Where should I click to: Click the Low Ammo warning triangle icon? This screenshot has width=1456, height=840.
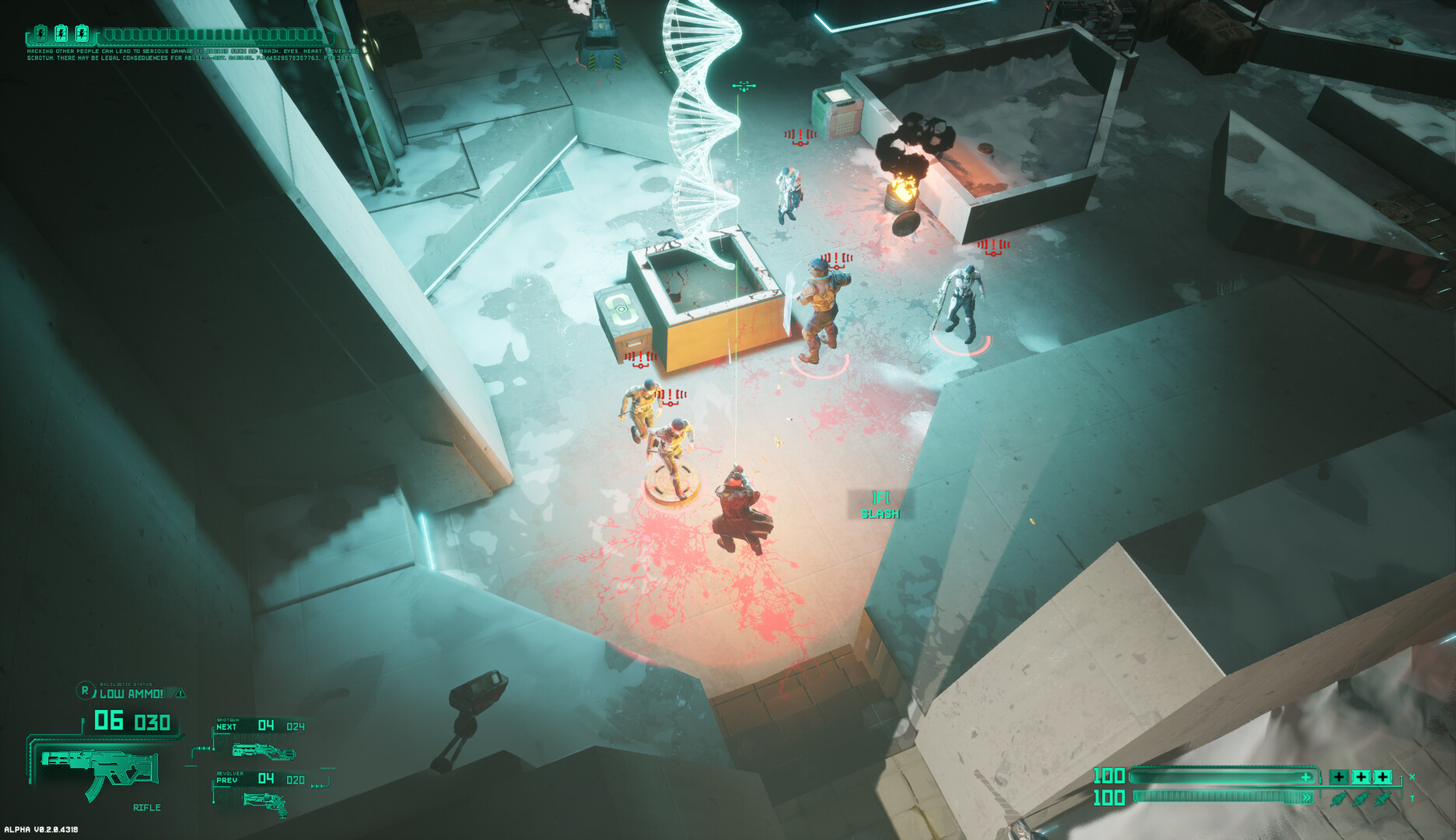pyautogui.click(x=180, y=693)
